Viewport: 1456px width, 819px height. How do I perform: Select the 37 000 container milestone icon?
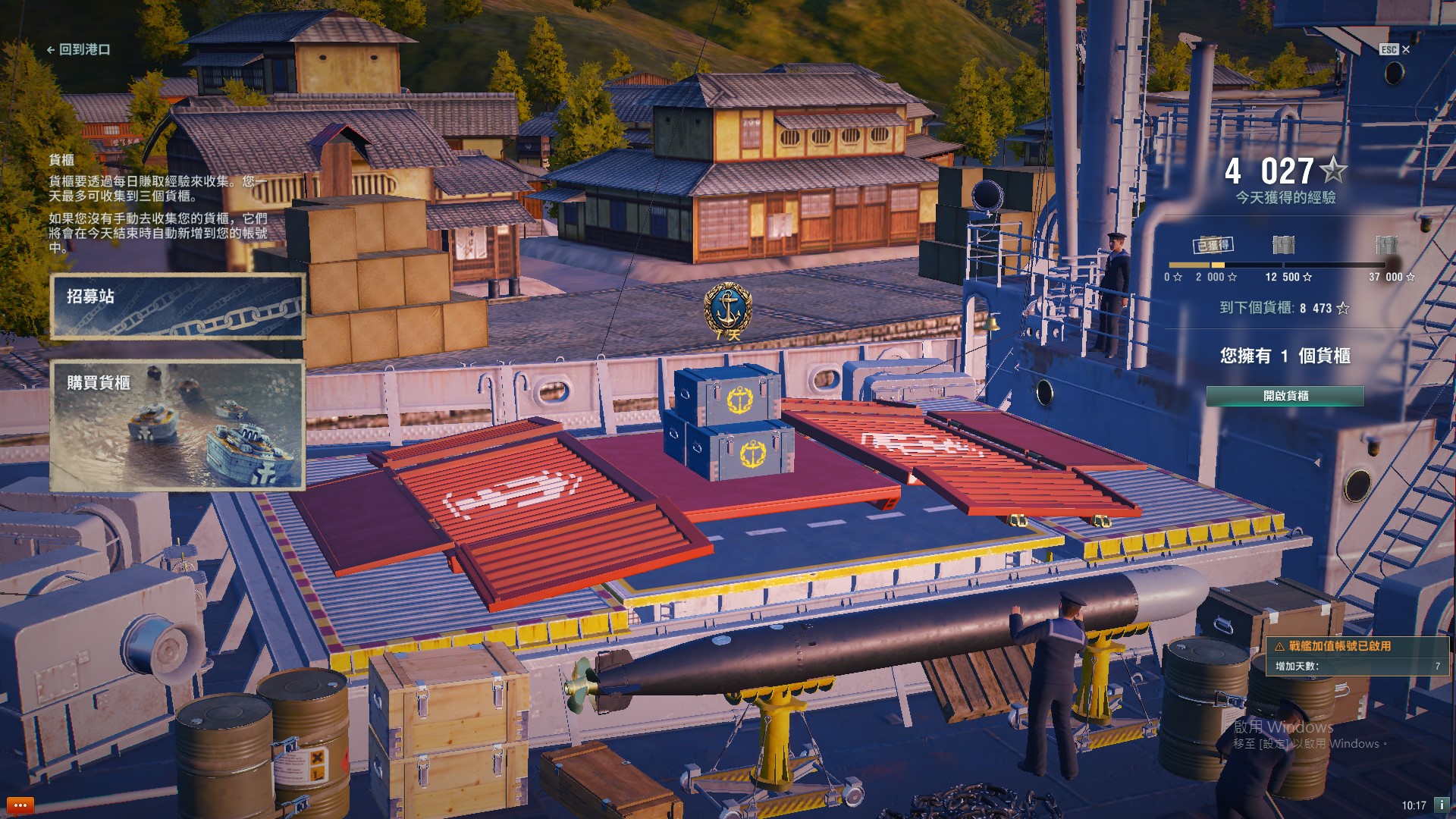click(1385, 245)
